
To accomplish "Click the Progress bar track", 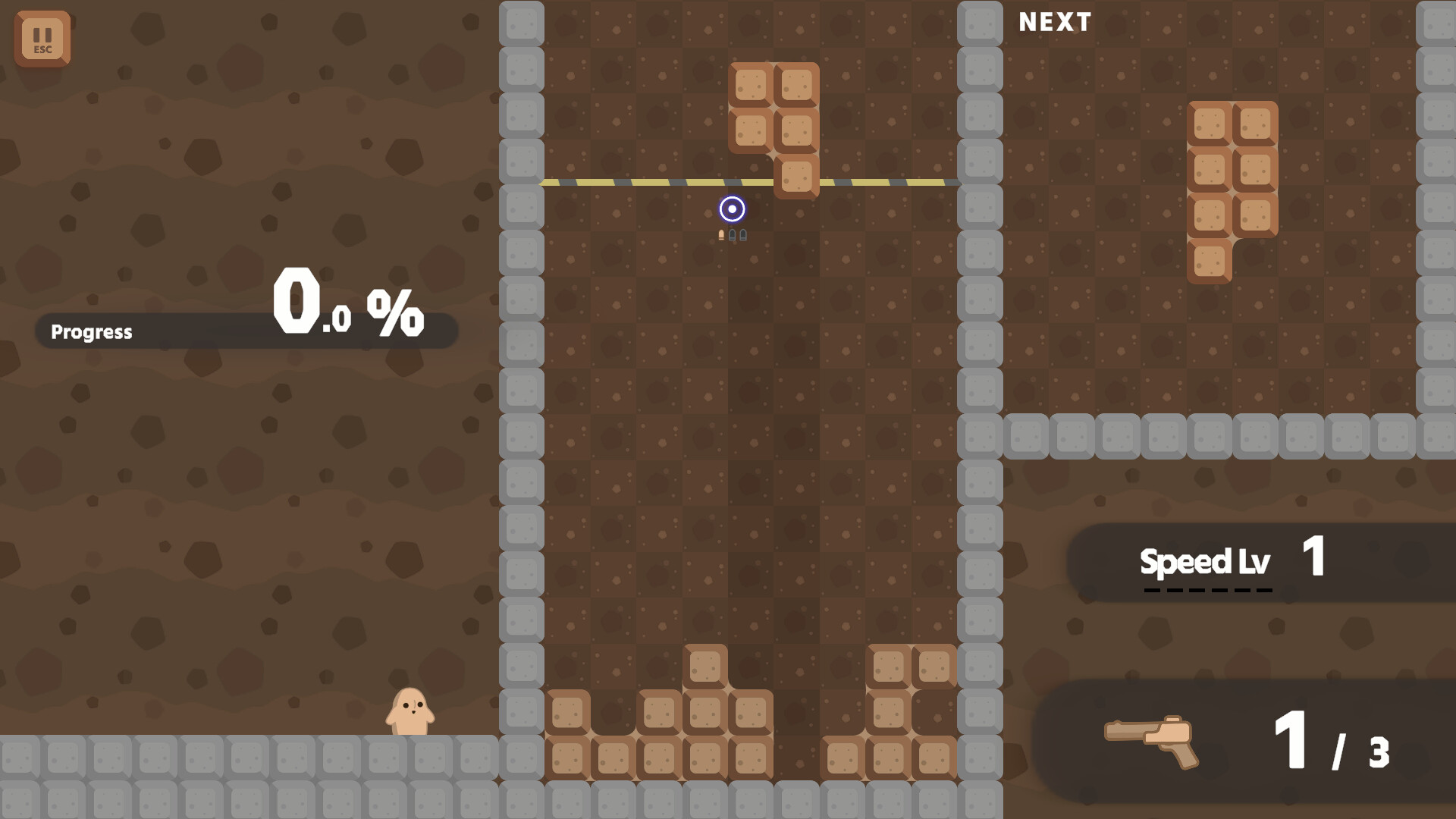I will click(x=243, y=330).
